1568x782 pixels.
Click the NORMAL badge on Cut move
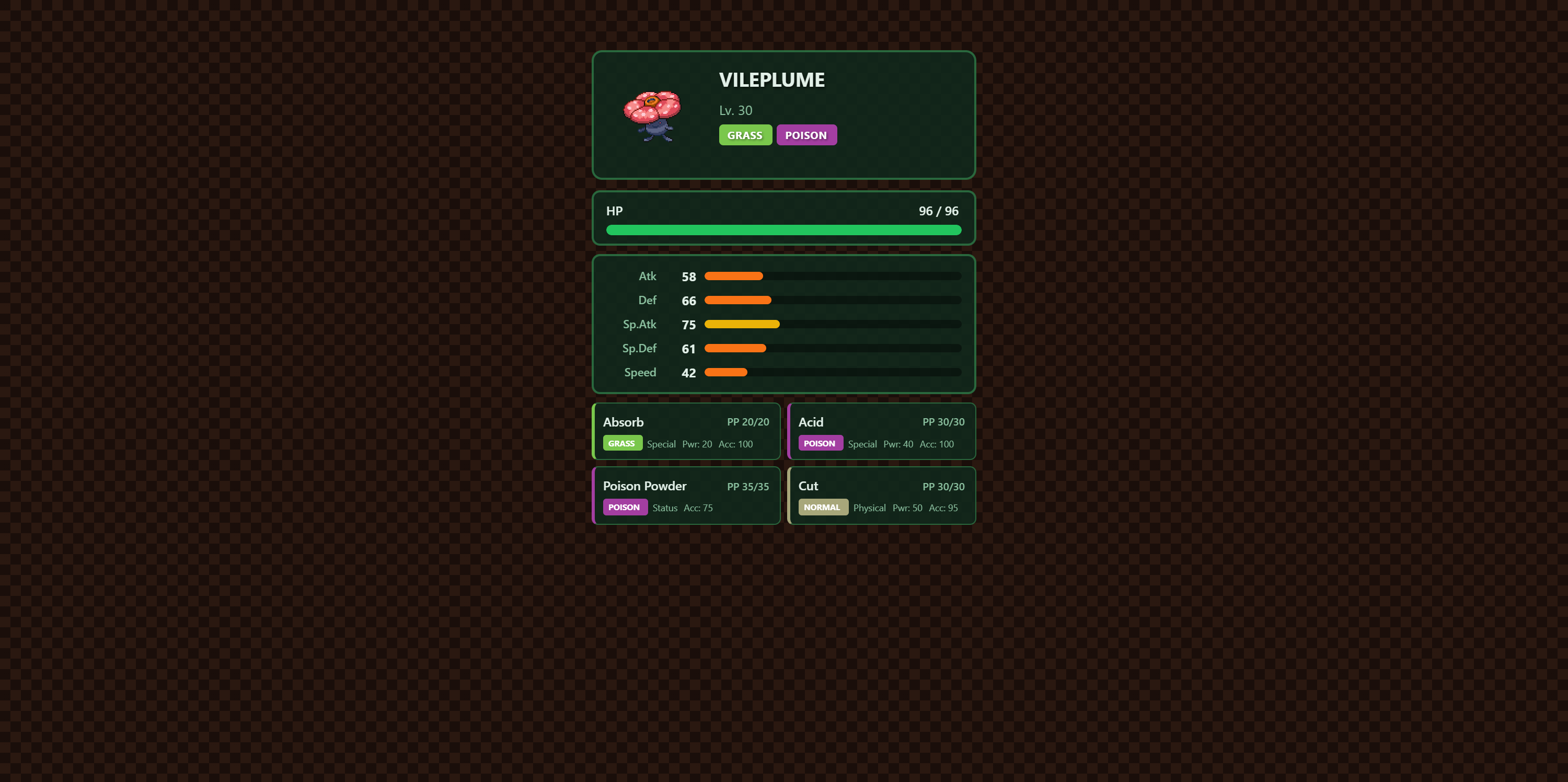pos(823,507)
